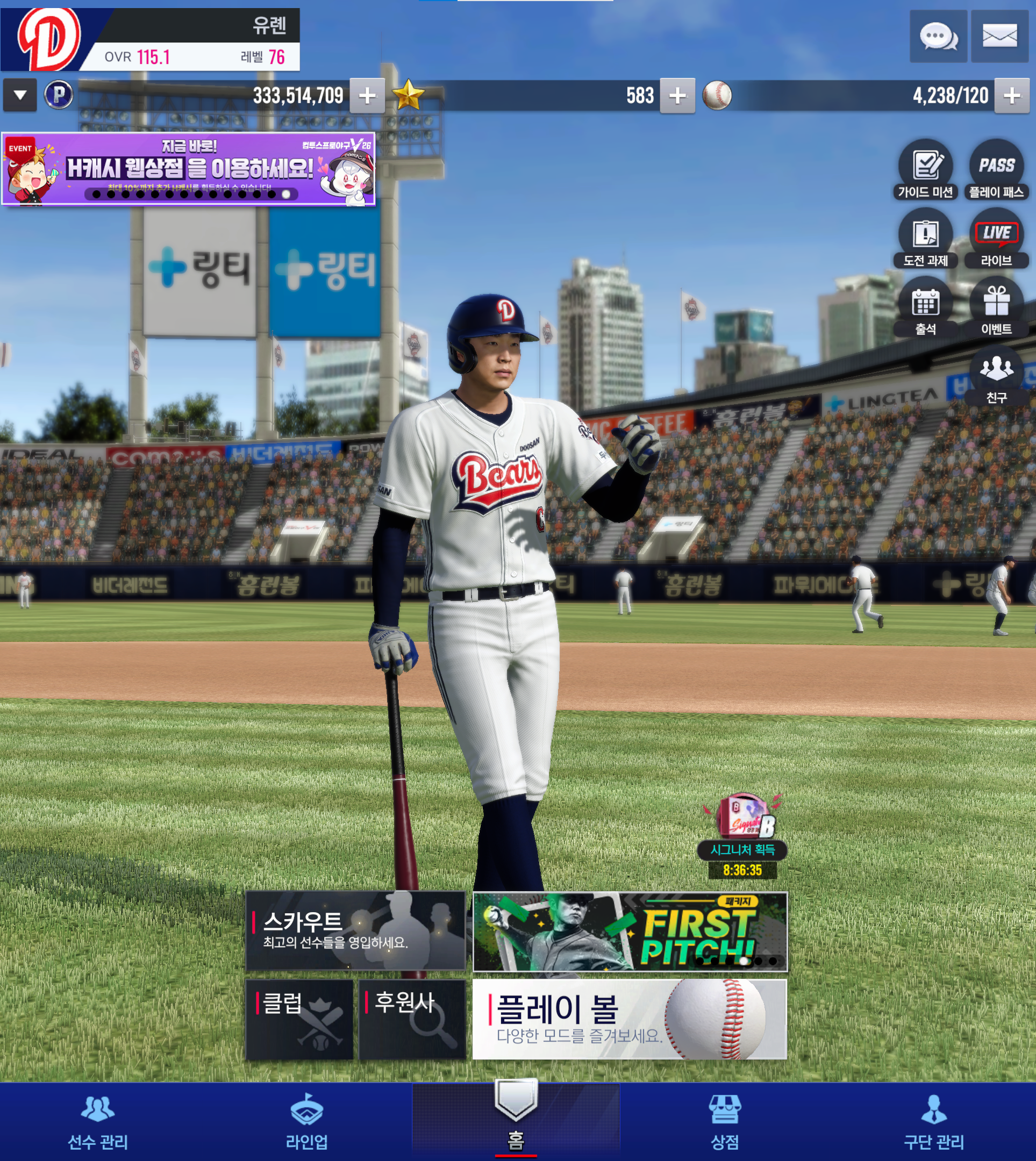Open the chat speech bubble icon
The height and width of the screenshot is (1161, 1036).
[x=938, y=37]
